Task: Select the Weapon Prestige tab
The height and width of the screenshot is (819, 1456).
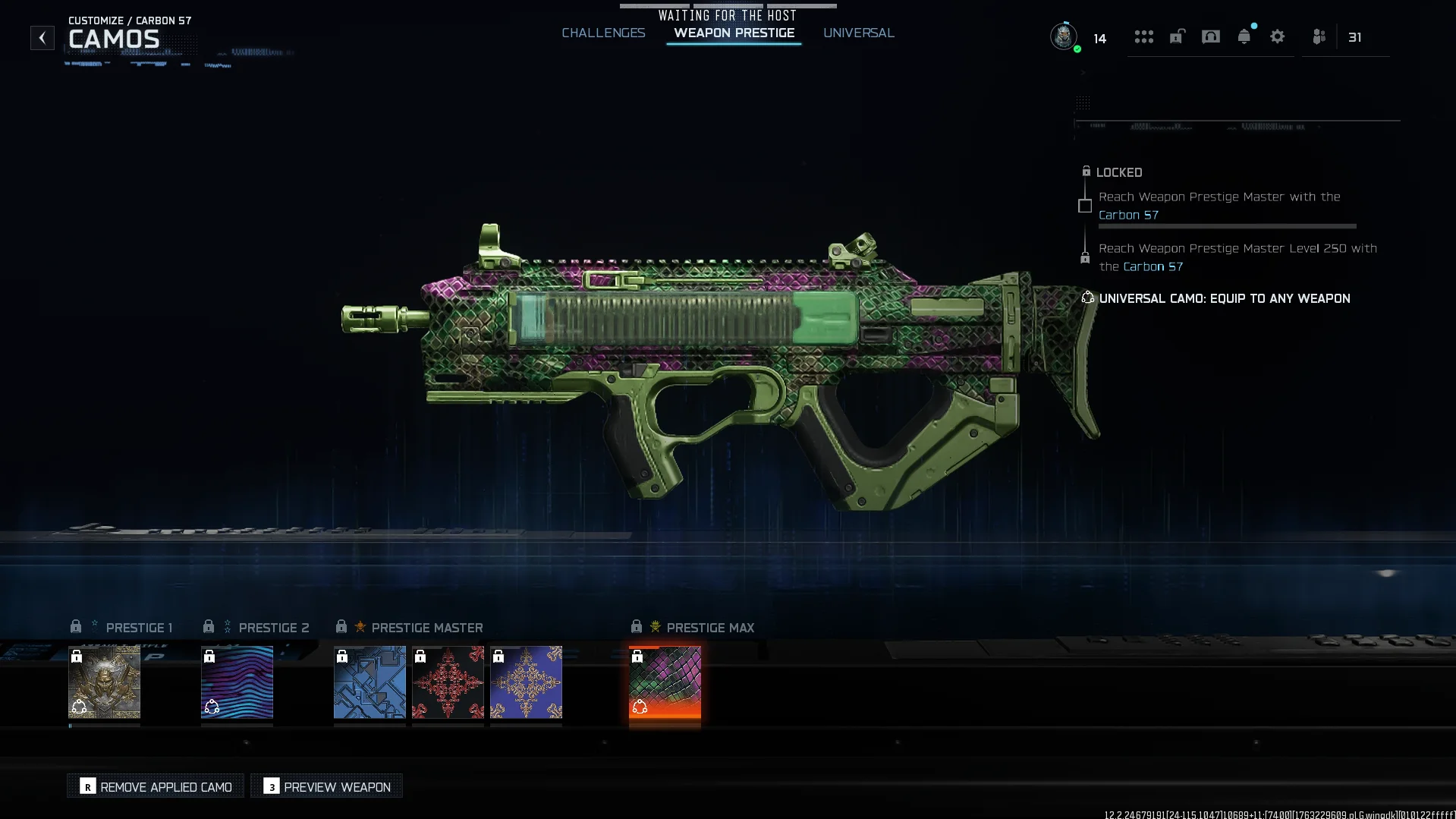Action: [734, 33]
